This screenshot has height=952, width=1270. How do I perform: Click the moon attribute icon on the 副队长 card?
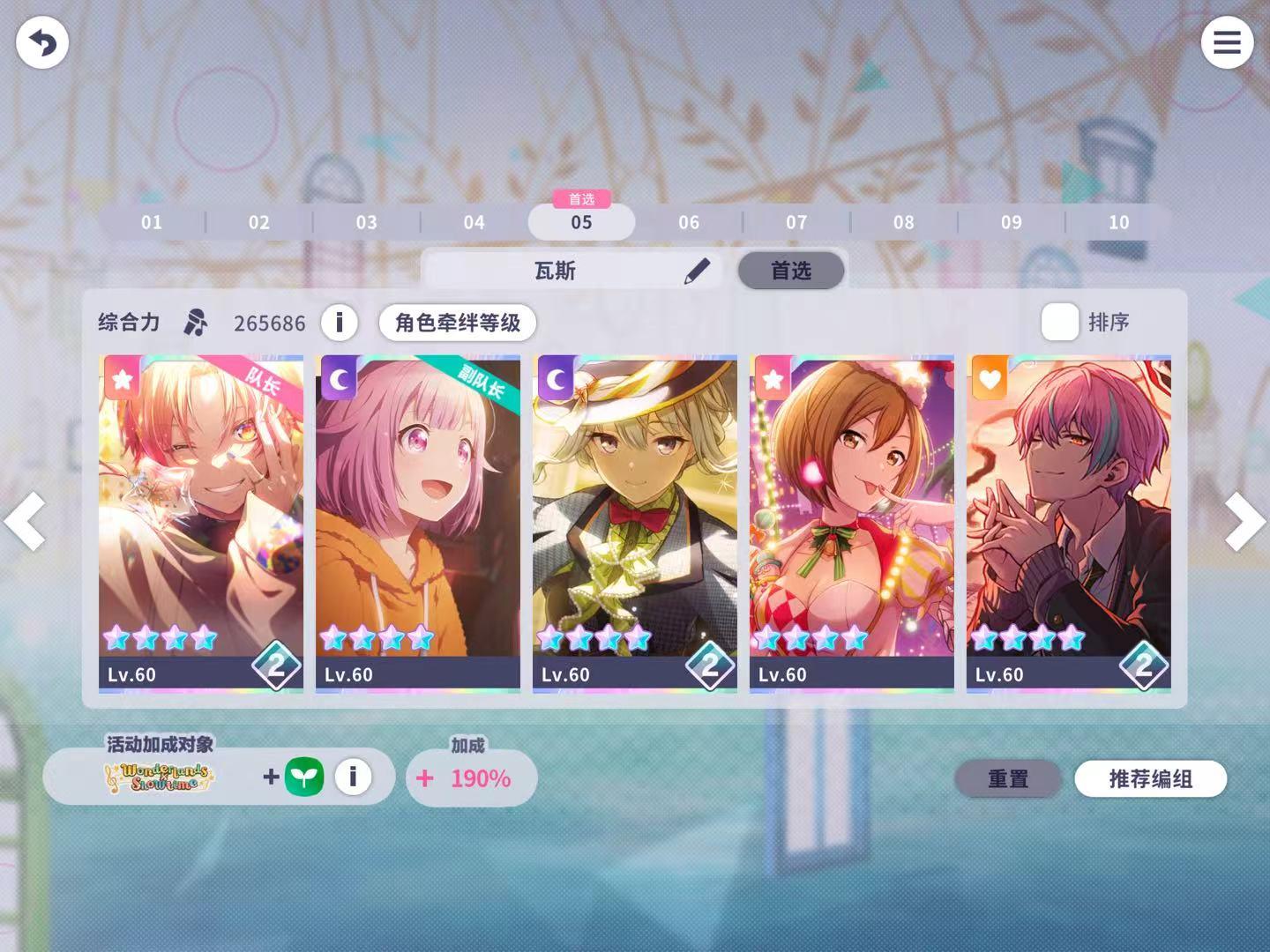click(338, 379)
